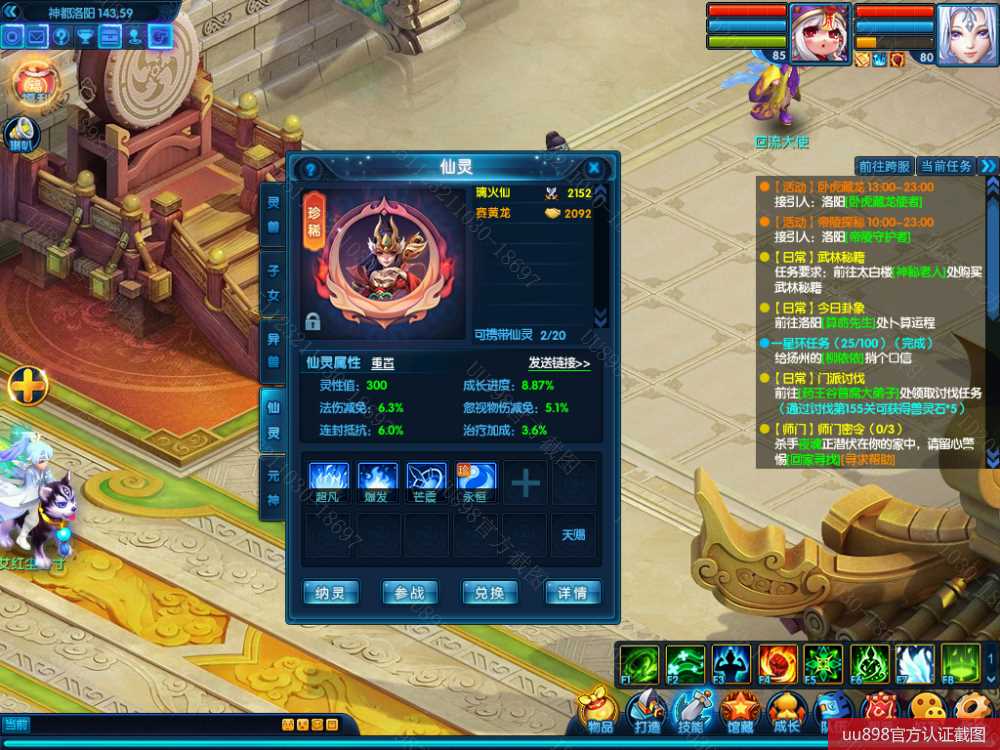Open the 技能 skills menu
Viewport: 1000px width, 750px height.
click(x=692, y=711)
